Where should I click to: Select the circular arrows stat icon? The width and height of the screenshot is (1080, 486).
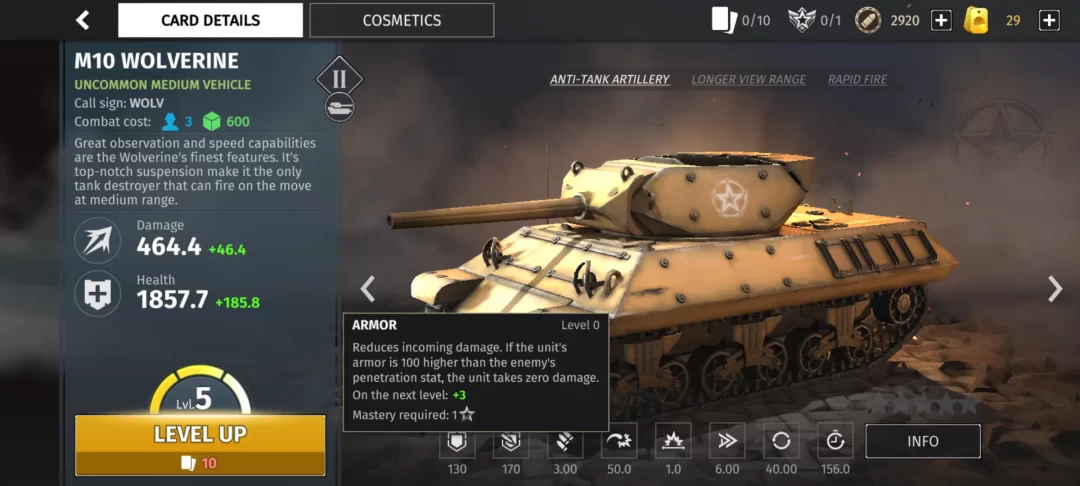click(x=781, y=442)
